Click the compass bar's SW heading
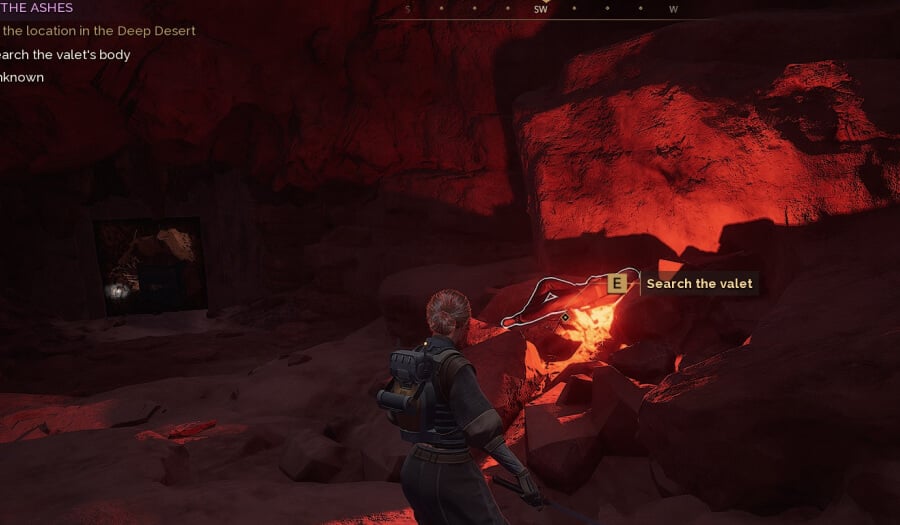 click(x=540, y=9)
